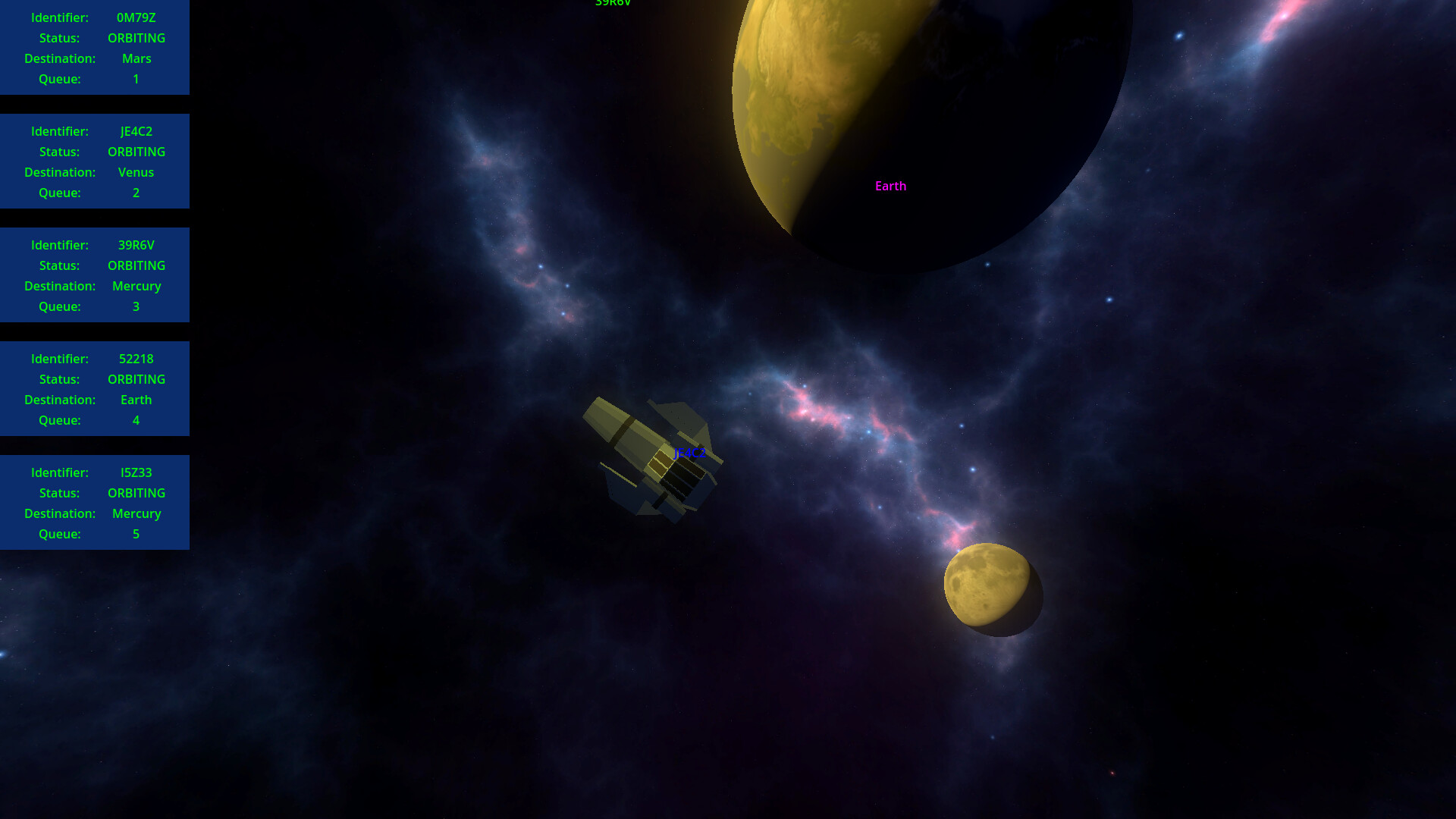Select the Earth destination label
1456x819 pixels.
[890, 186]
